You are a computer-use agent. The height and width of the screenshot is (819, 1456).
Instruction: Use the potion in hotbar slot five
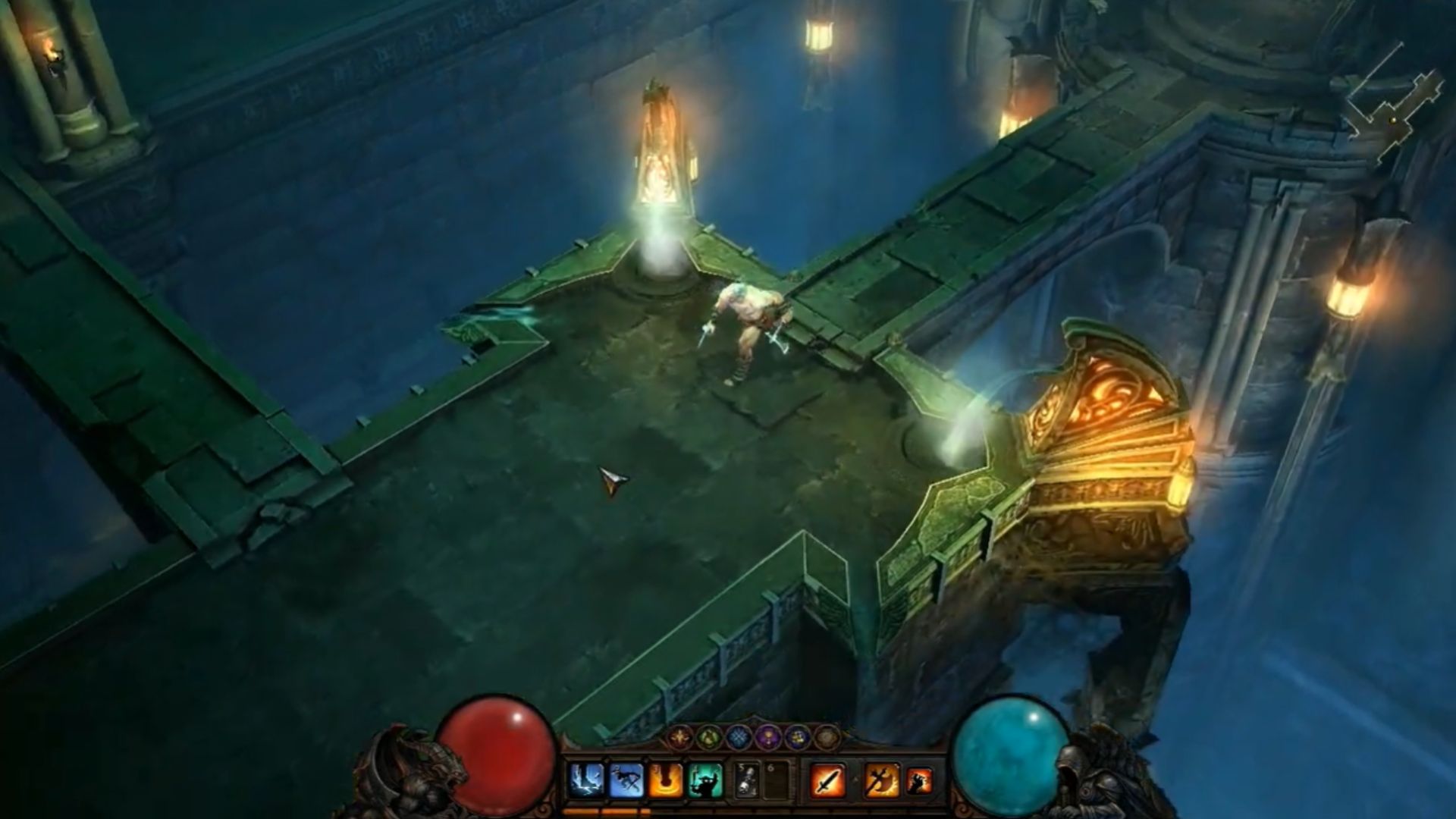pos(748,780)
